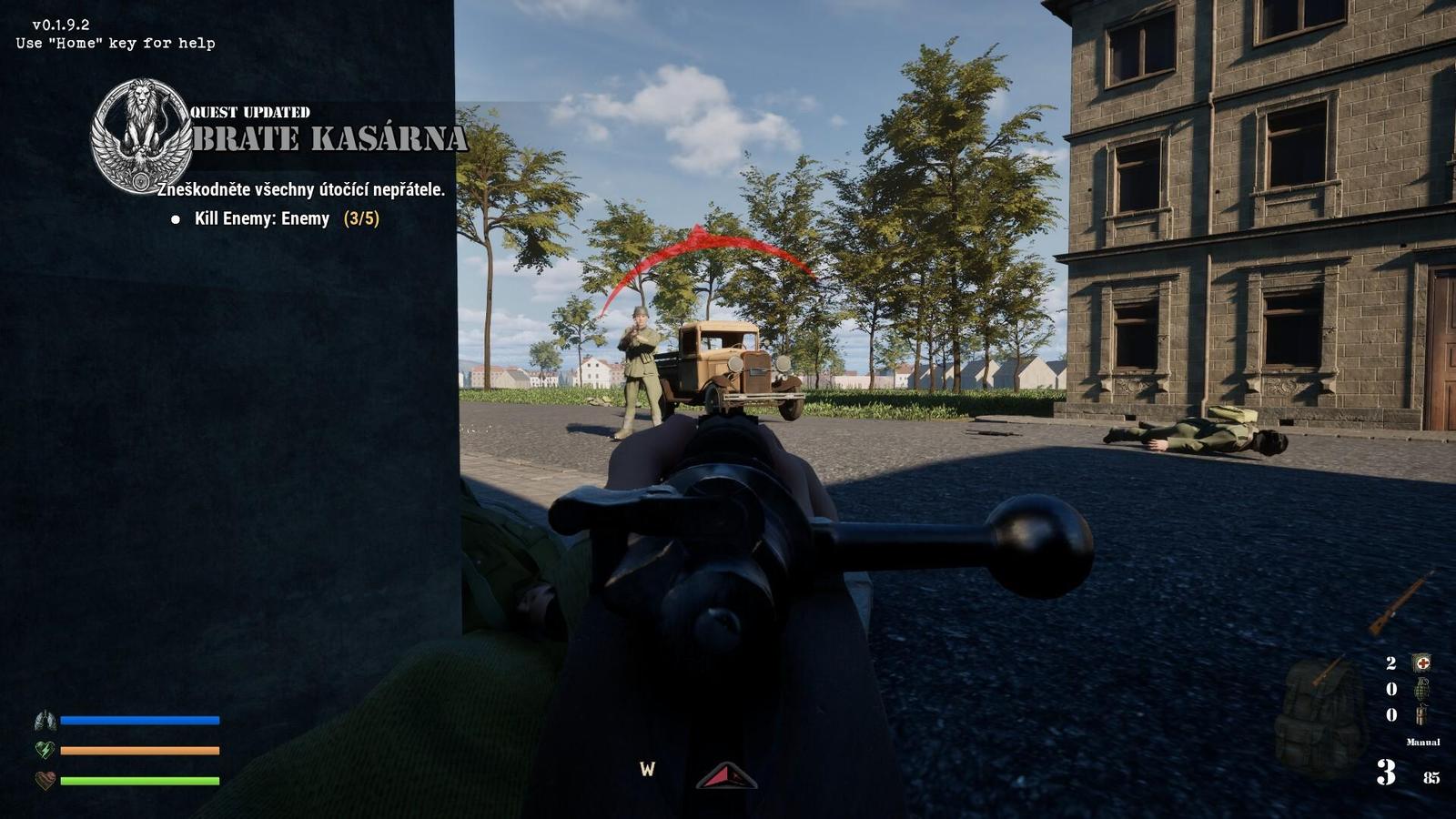The width and height of the screenshot is (1456, 819).
Task: Expand the Brate Kasárna quest banner
Action: (x=325, y=139)
